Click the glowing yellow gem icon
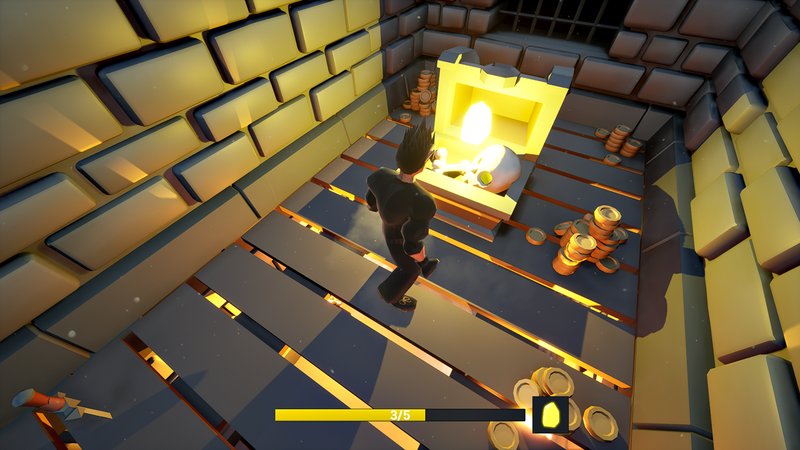The height and width of the screenshot is (450, 800). click(551, 414)
